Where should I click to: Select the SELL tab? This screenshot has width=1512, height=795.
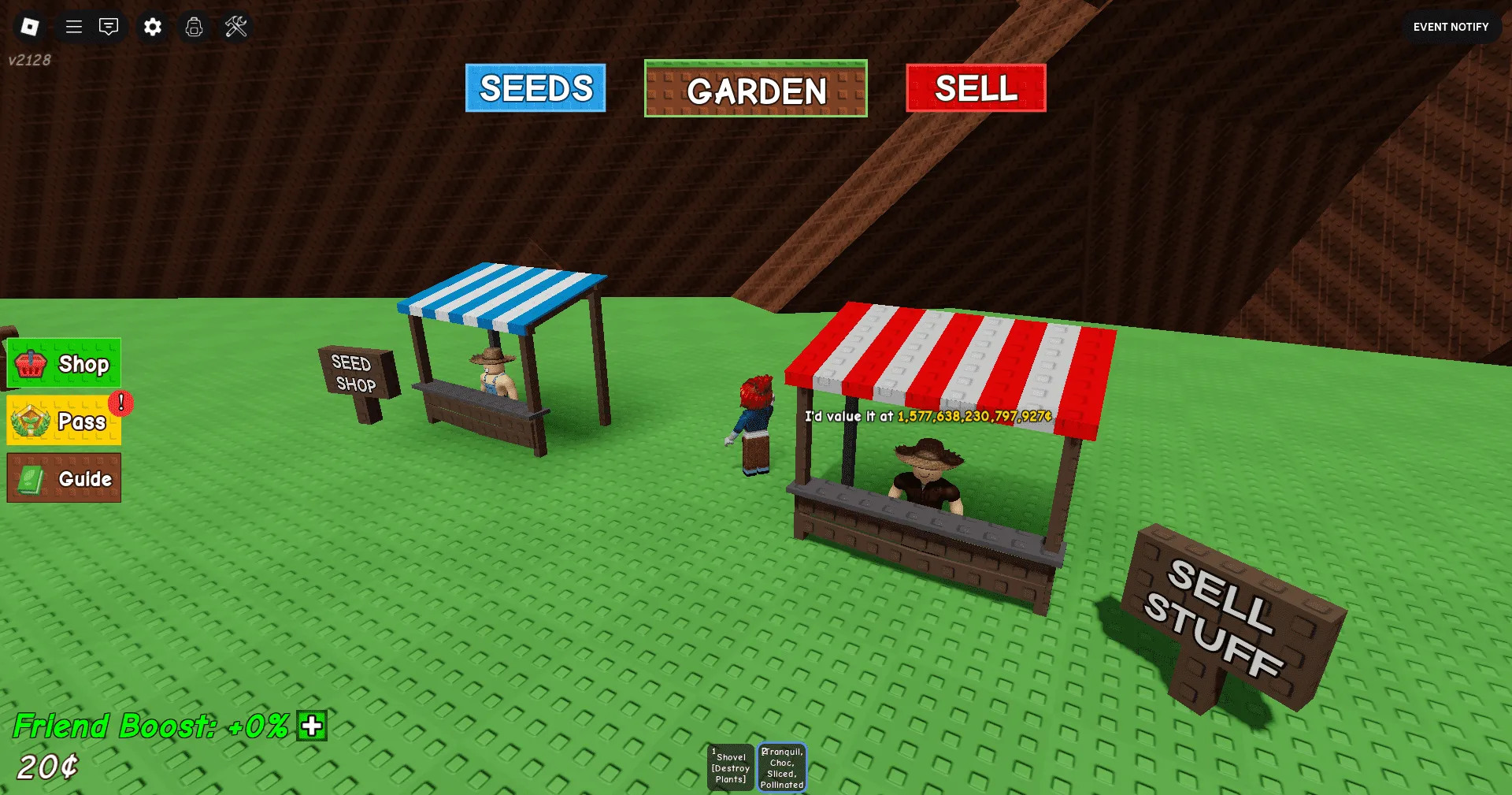[974, 88]
